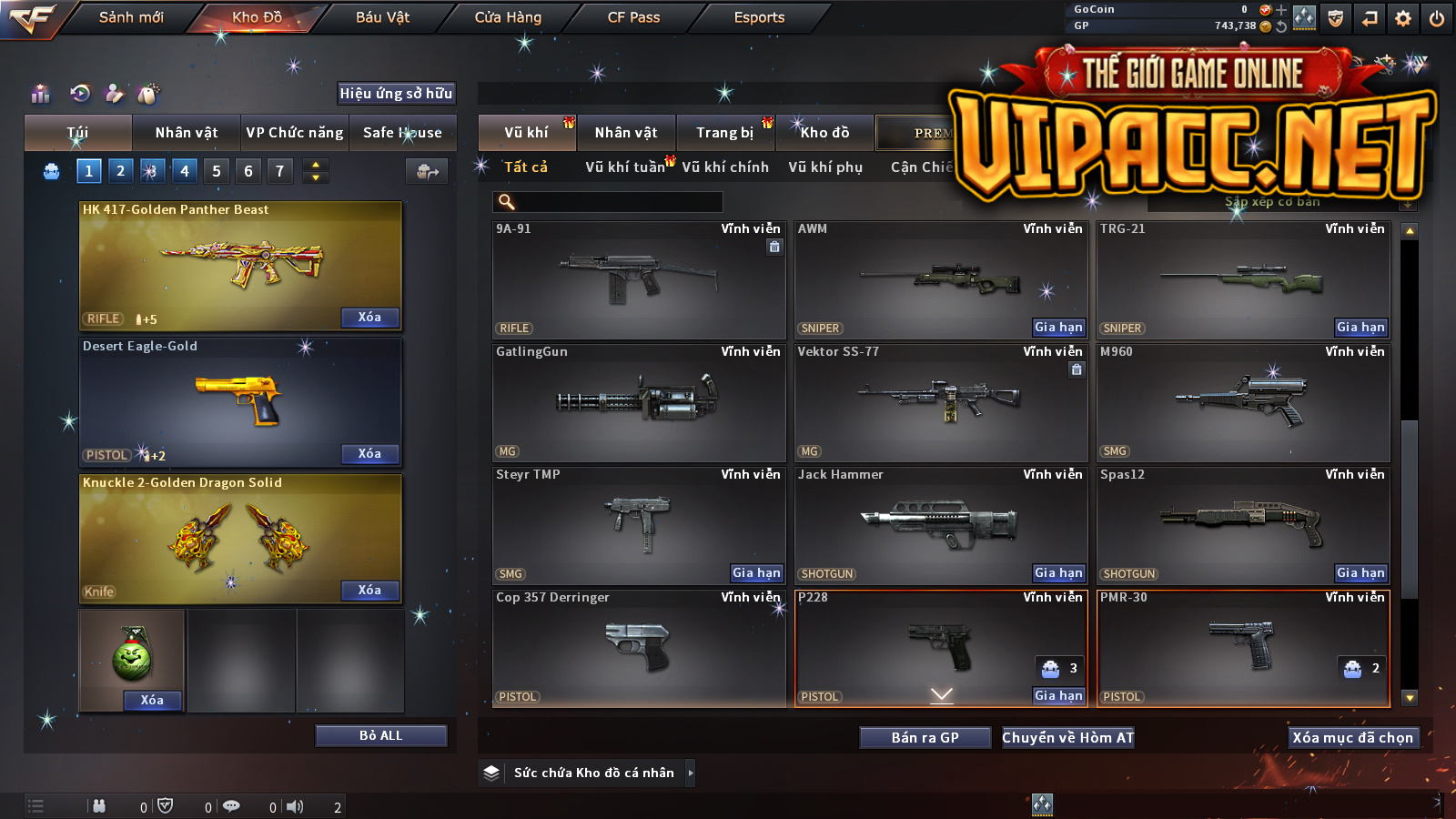
Task: Go to the Sảnh mới lobby
Action: click(x=131, y=17)
